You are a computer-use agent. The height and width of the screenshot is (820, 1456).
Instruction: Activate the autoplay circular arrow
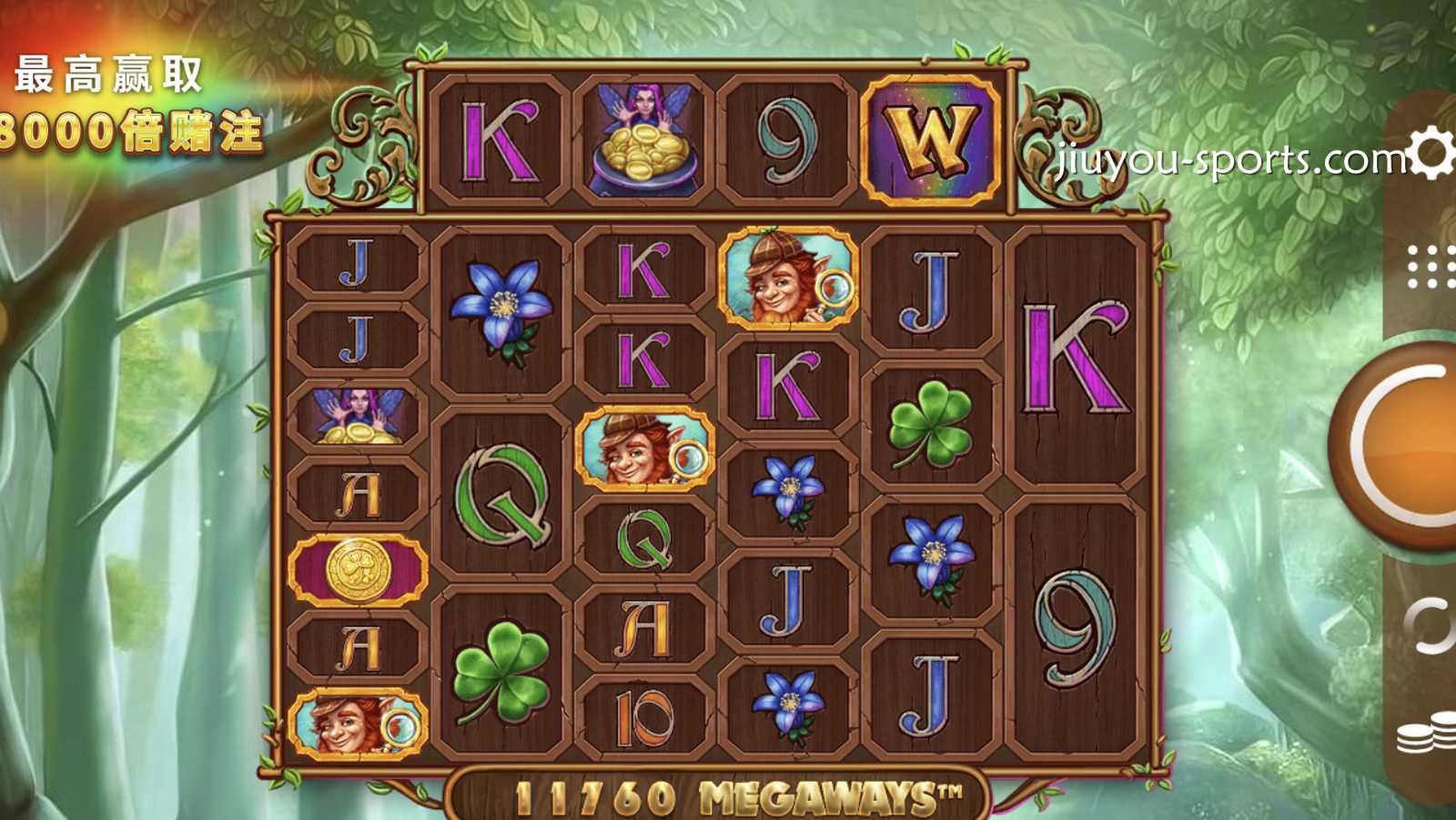[1431, 626]
